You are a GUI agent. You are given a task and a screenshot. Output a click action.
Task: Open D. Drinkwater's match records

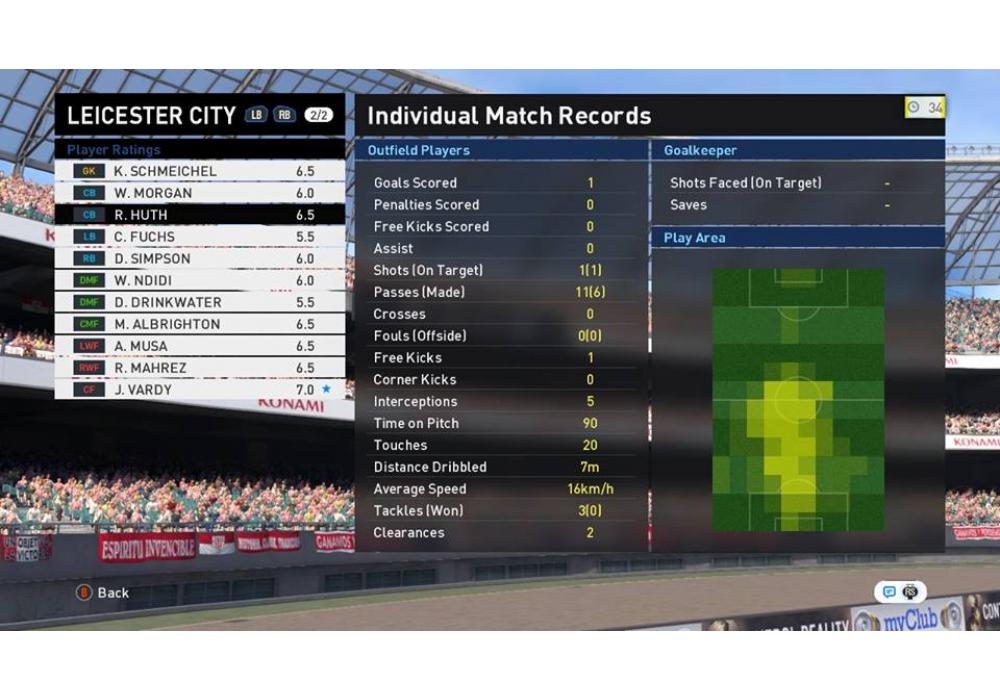[x=199, y=302]
